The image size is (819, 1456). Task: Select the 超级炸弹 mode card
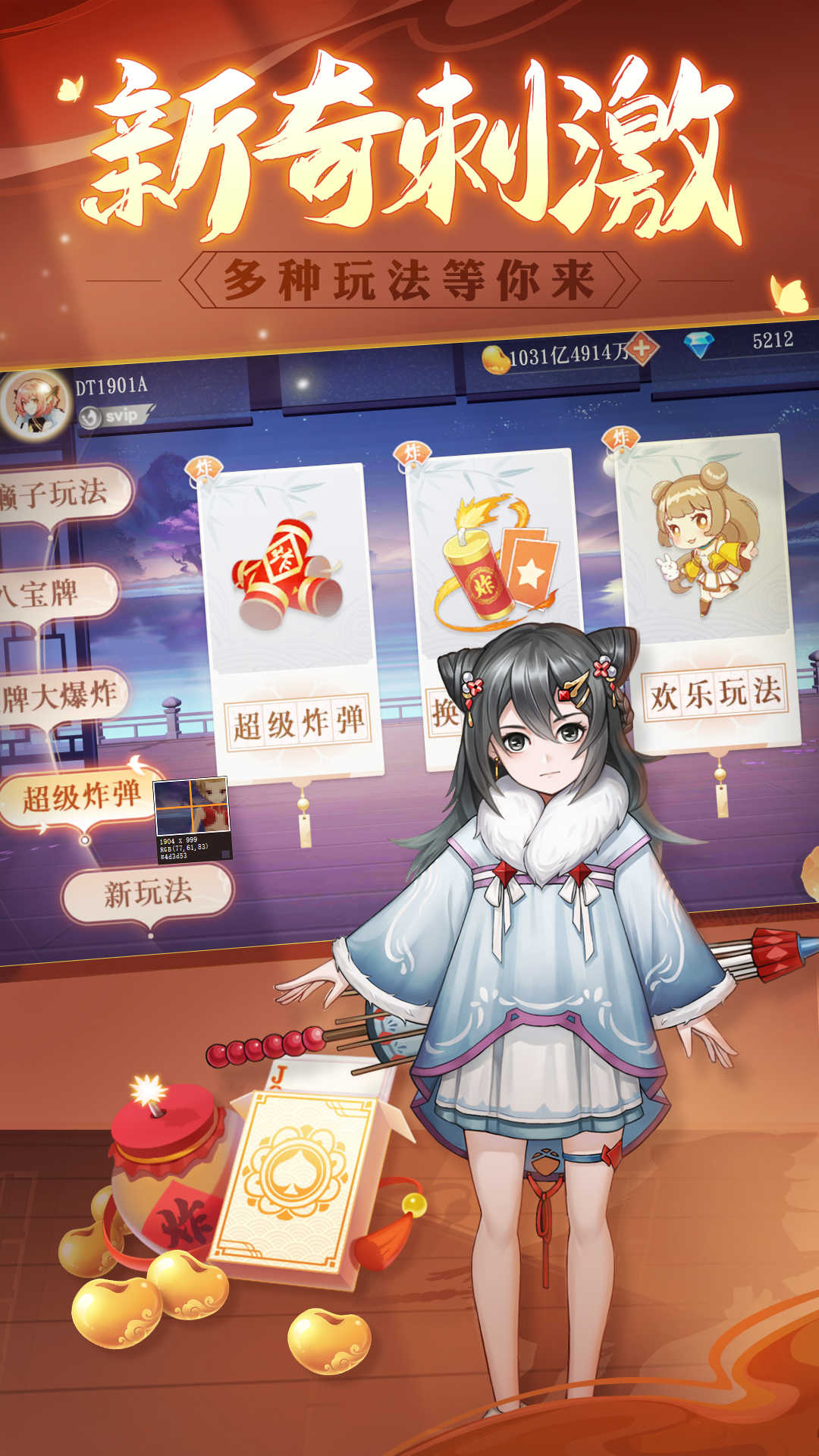[293, 622]
